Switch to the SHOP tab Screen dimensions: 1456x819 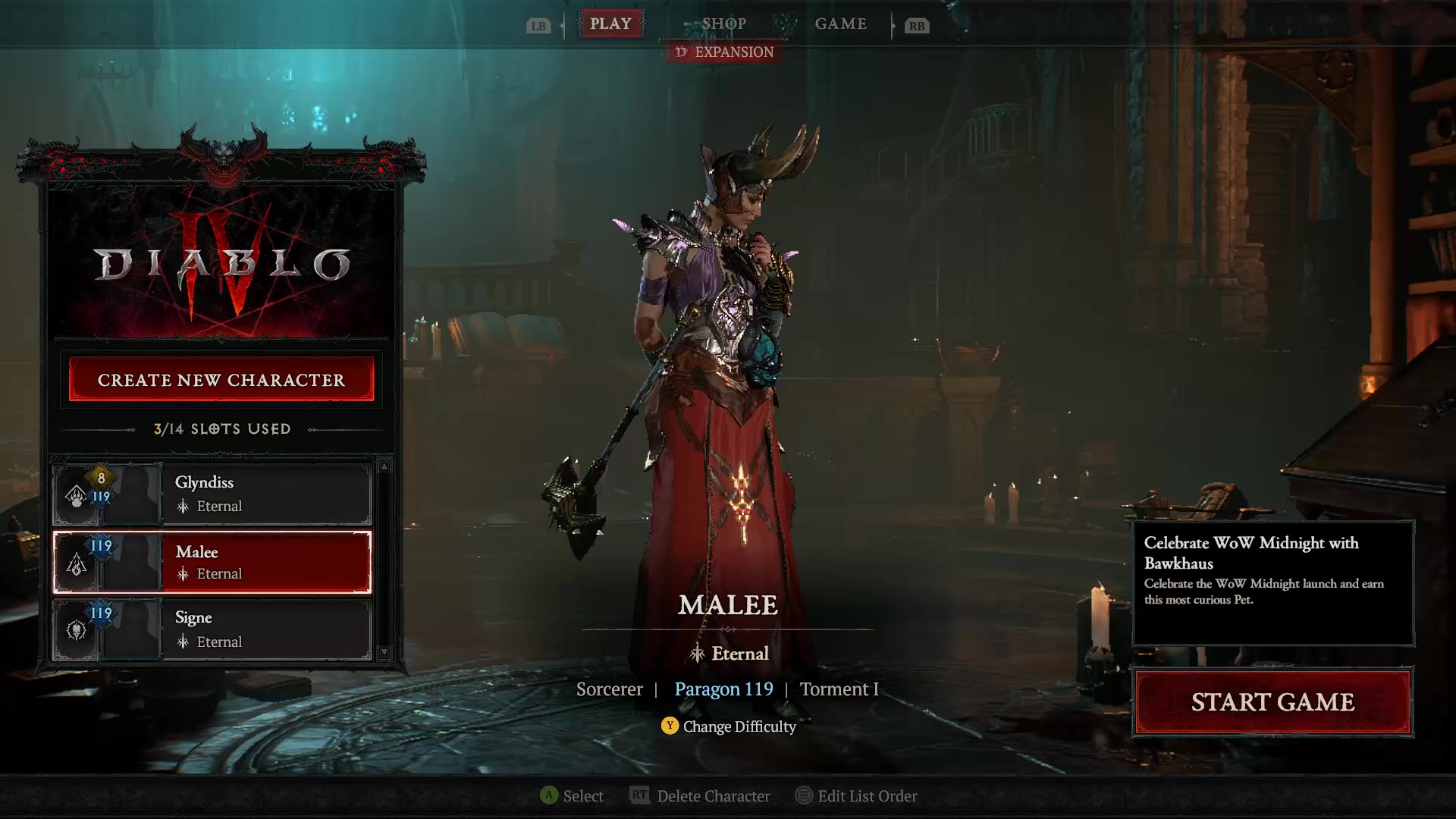(724, 24)
